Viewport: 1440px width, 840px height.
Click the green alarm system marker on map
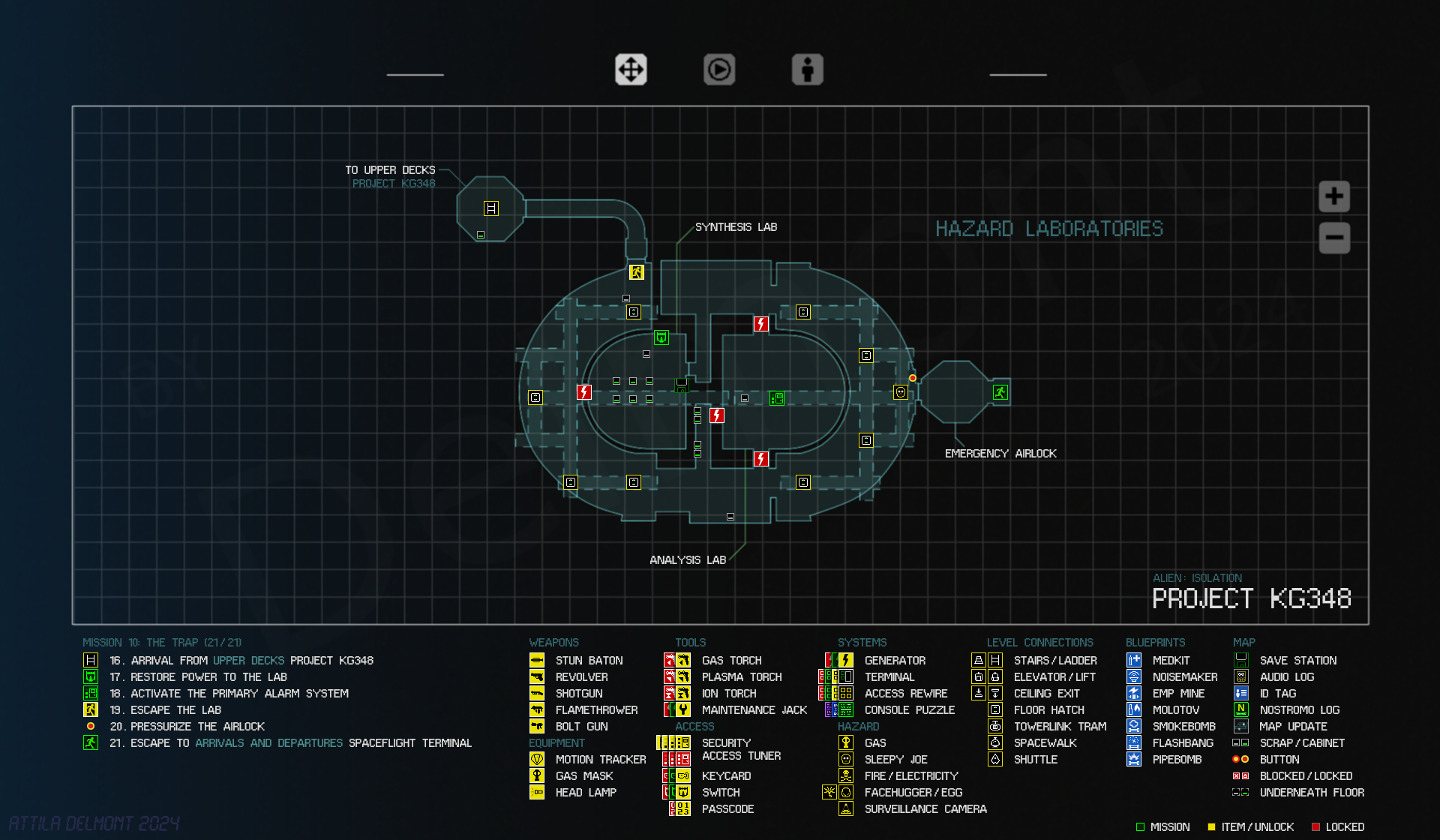[777, 398]
